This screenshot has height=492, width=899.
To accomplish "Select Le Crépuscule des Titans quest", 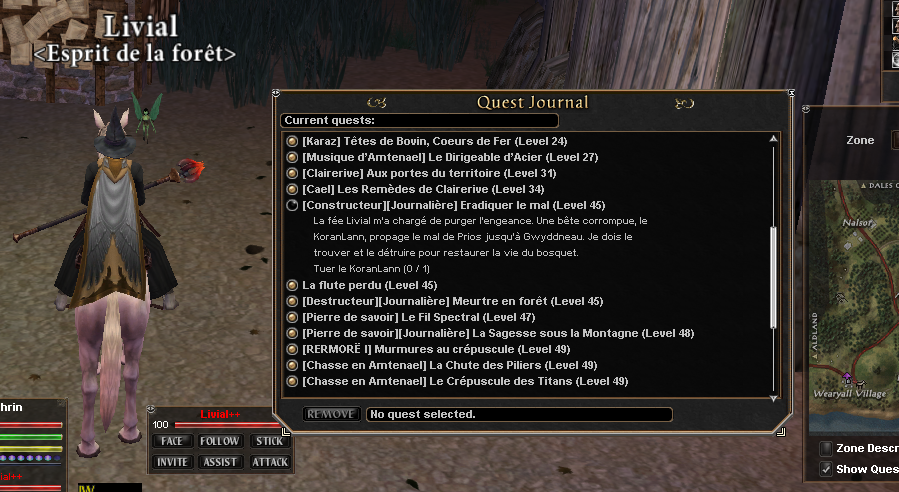I will click(x=465, y=381).
